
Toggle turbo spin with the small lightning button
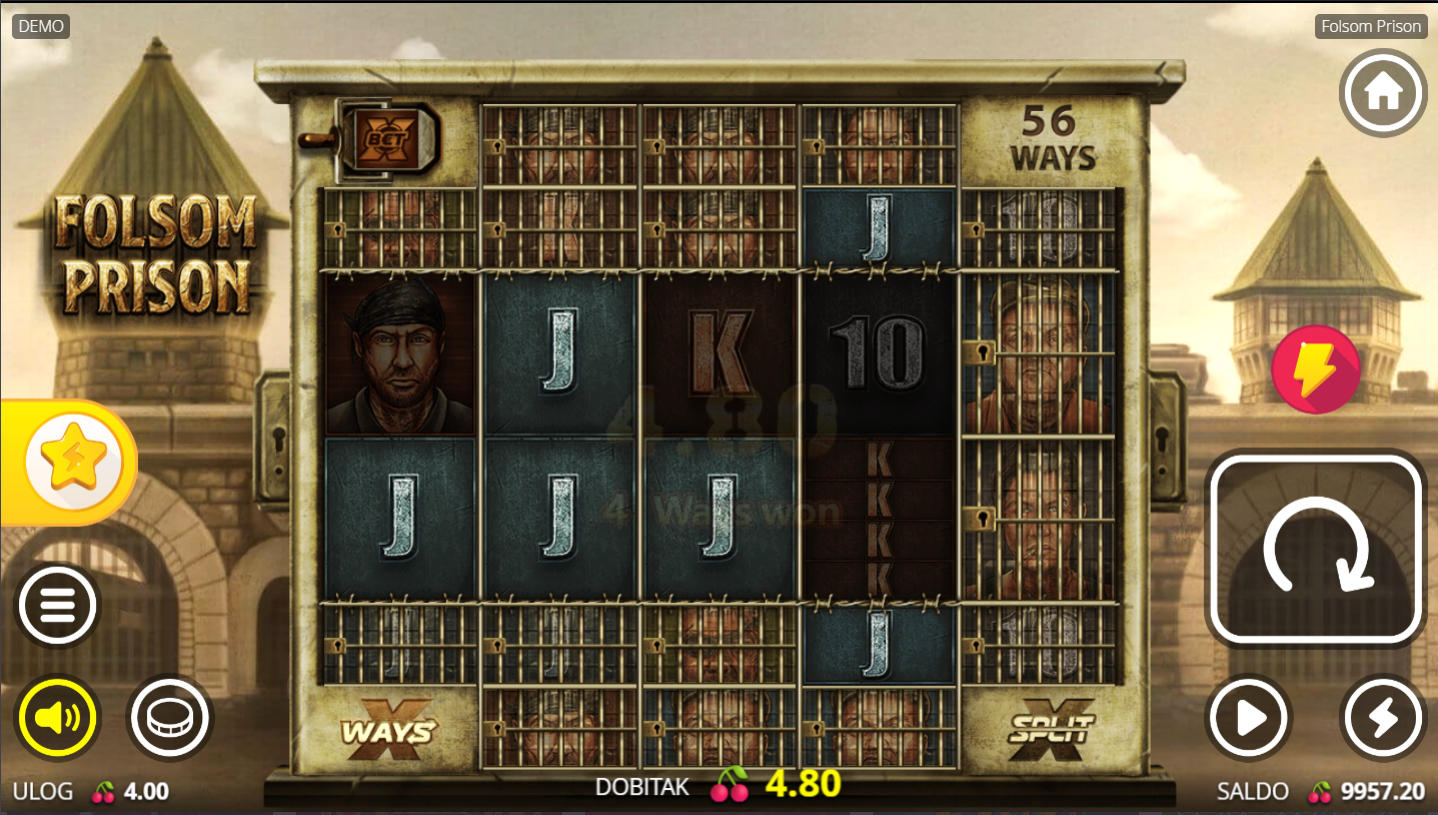[x=1383, y=717]
